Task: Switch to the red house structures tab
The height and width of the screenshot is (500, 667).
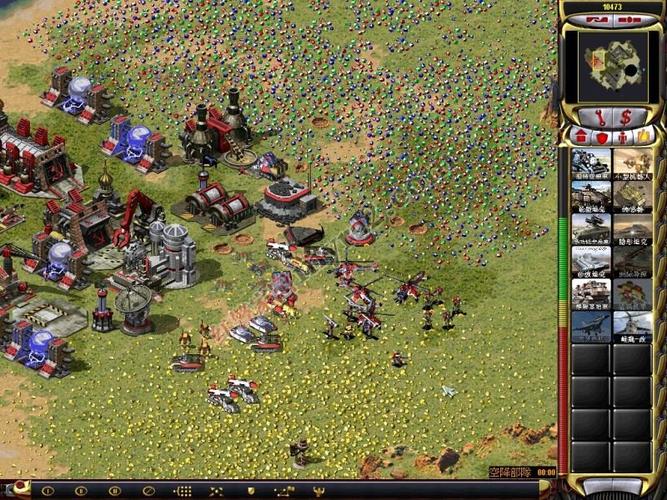Action: coord(581,136)
